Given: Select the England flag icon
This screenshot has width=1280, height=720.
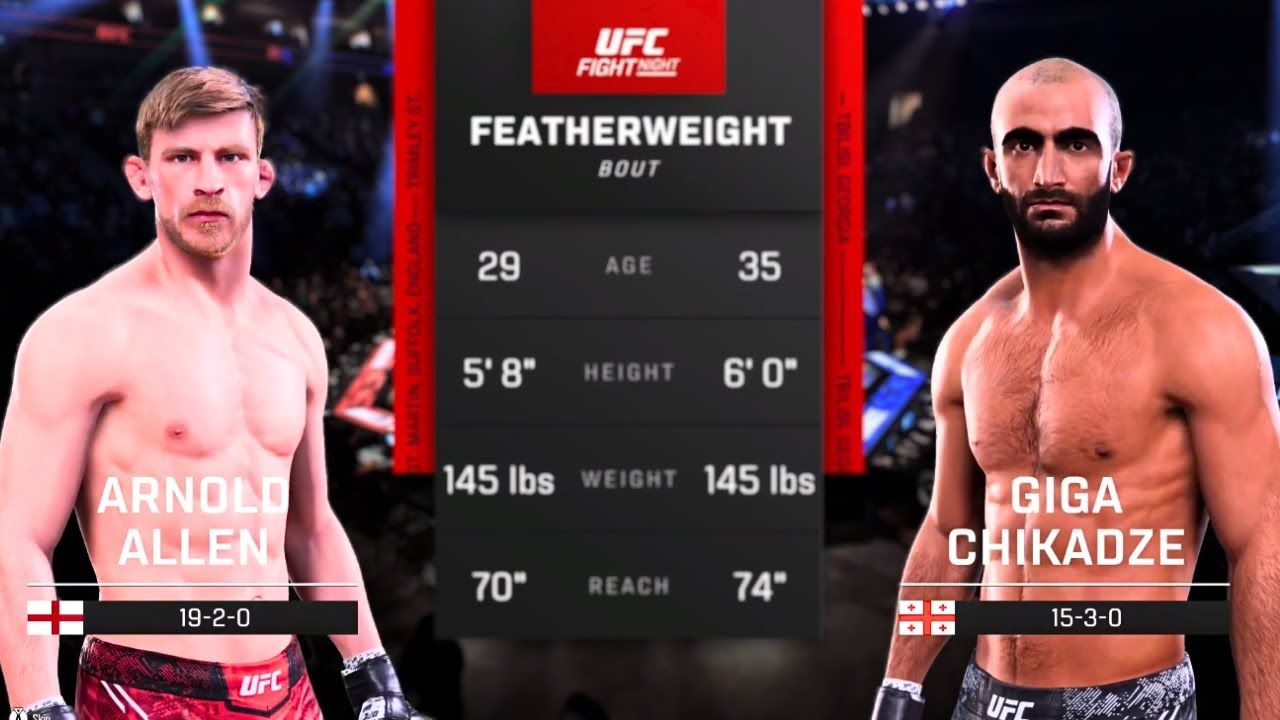Looking at the screenshot, I should pos(55,617).
